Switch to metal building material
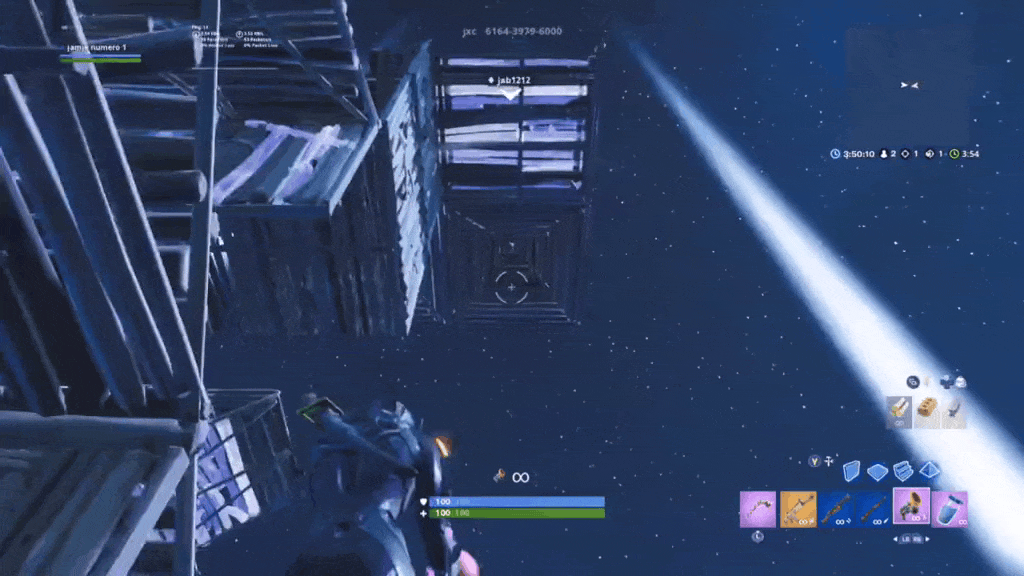 coord(954,412)
